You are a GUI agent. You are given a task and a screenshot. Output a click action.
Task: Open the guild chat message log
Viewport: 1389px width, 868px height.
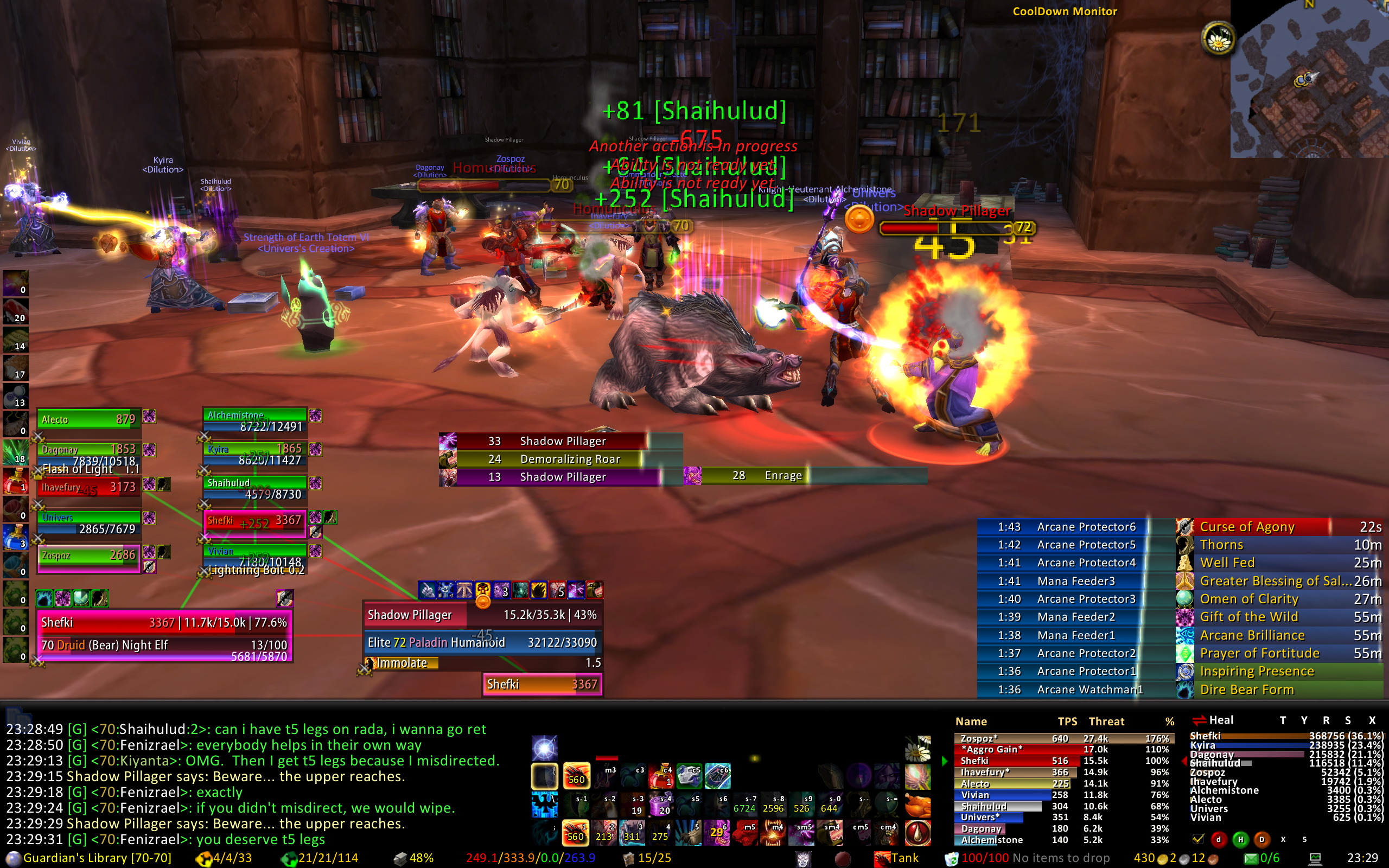coord(252,784)
